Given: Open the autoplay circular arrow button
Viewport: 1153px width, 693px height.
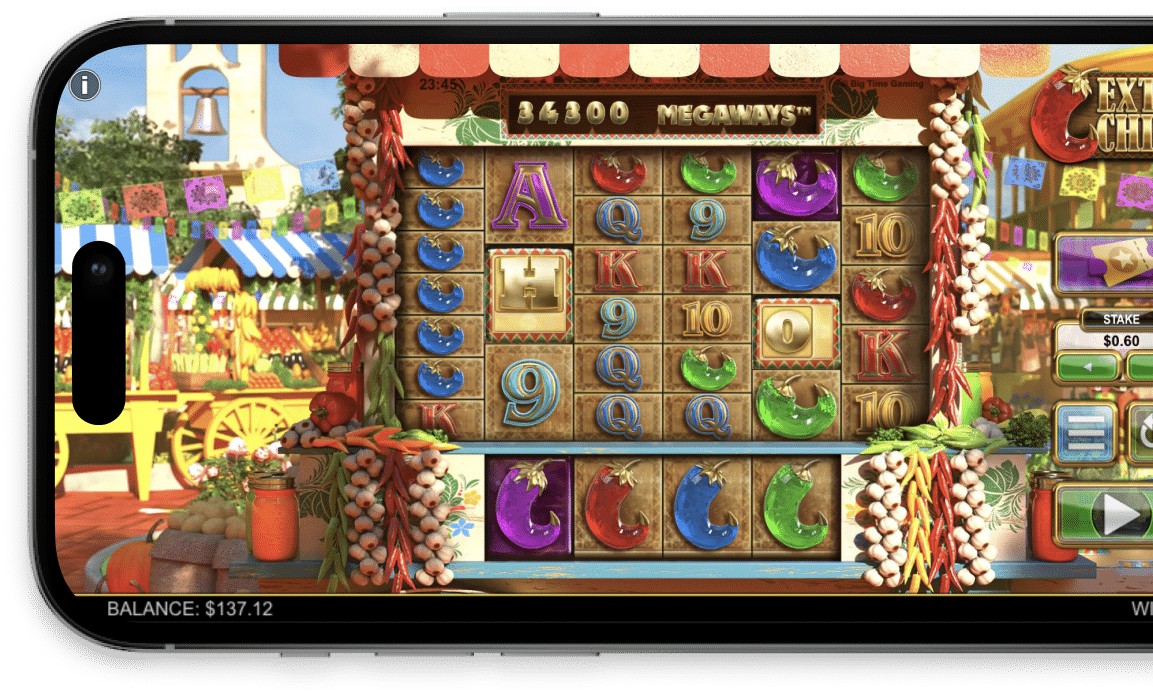Looking at the screenshot, I should click(1142, 432).
